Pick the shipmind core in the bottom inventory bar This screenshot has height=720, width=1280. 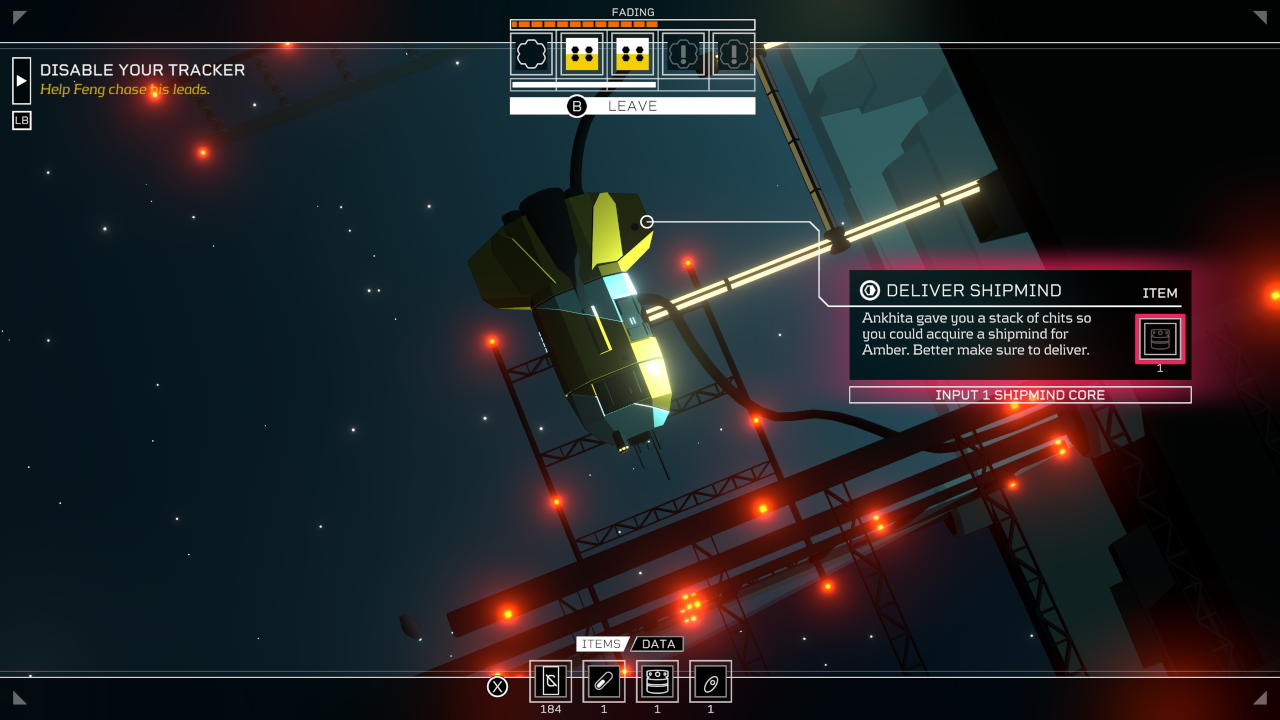657,682
